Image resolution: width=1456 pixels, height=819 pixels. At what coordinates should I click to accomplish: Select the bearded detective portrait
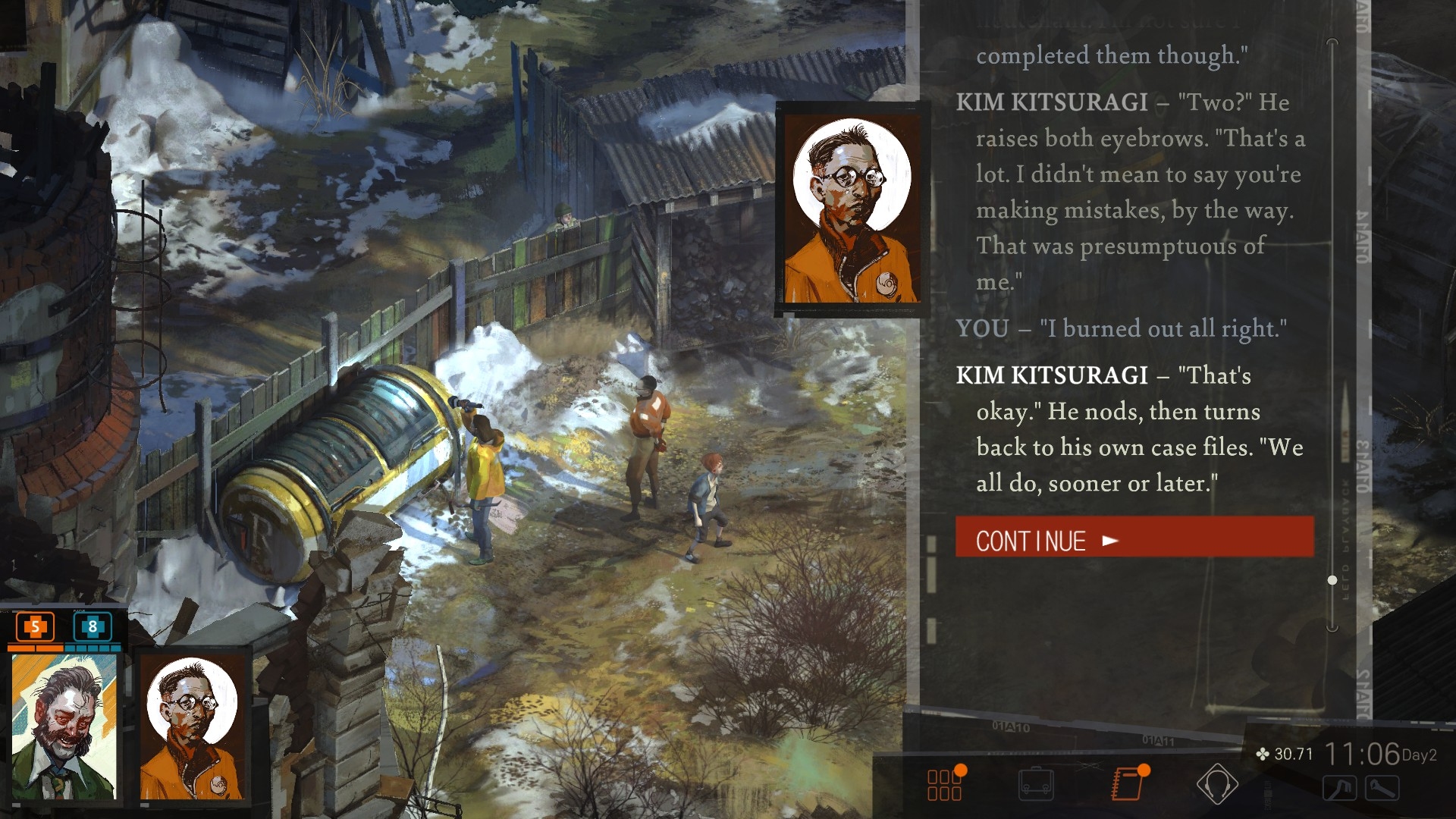click(x=64, y=726)
